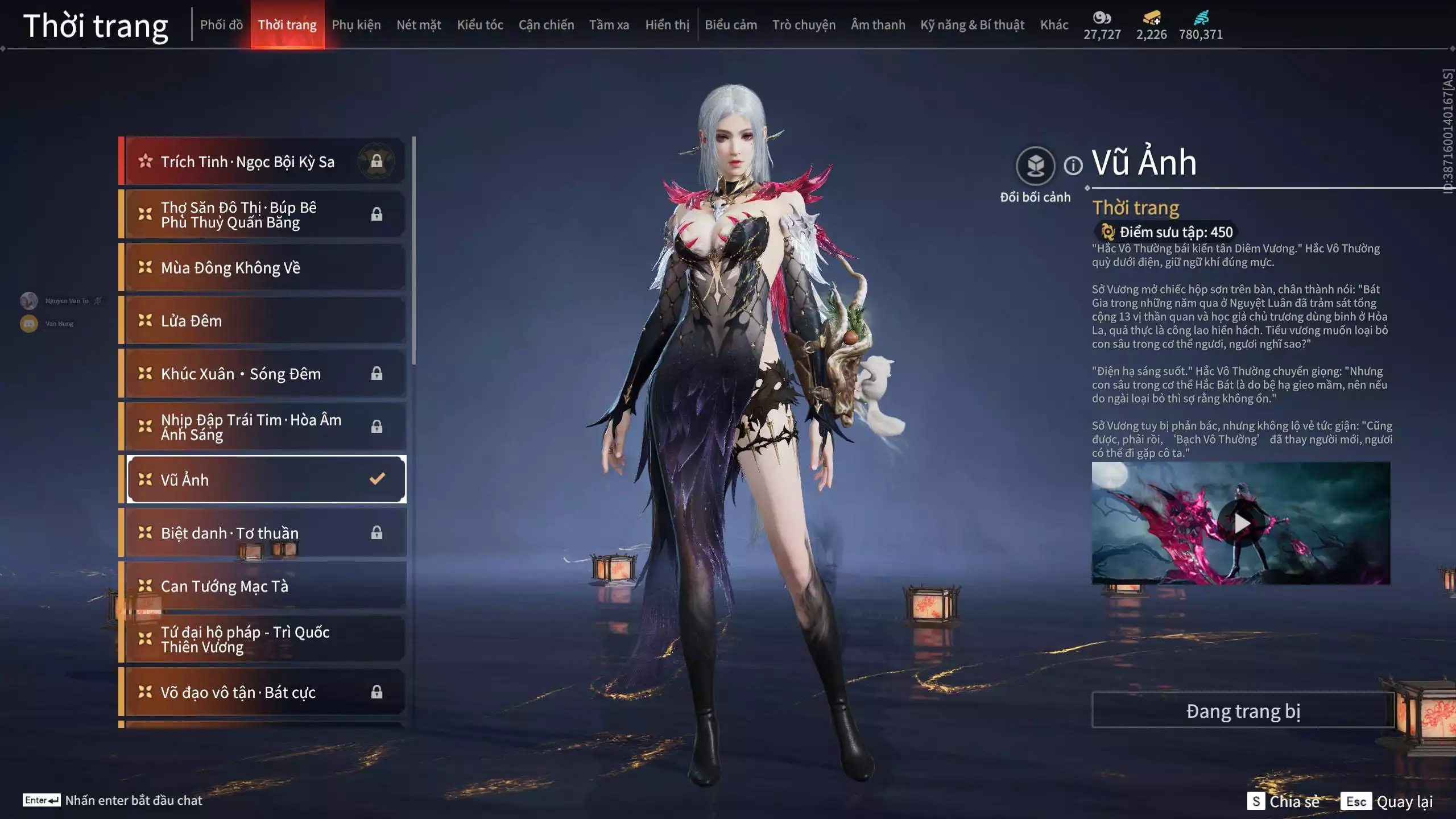Click the Đang trang bị button
The image size is (1456, 819).
click(1243, 710)
